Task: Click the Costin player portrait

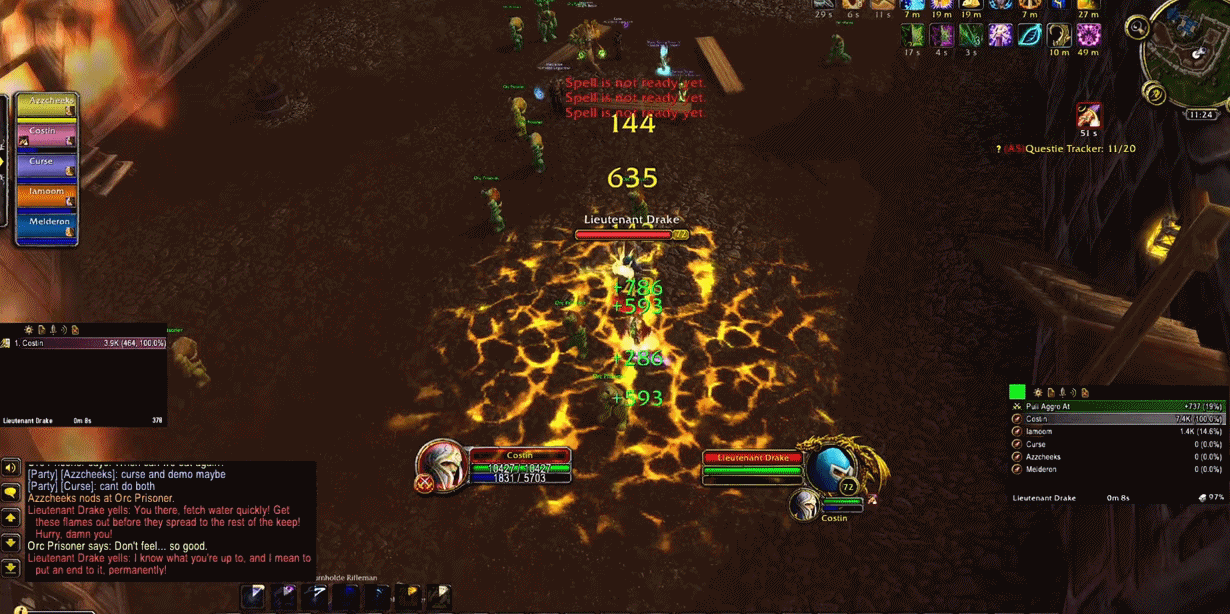Action: coord(441,466)
